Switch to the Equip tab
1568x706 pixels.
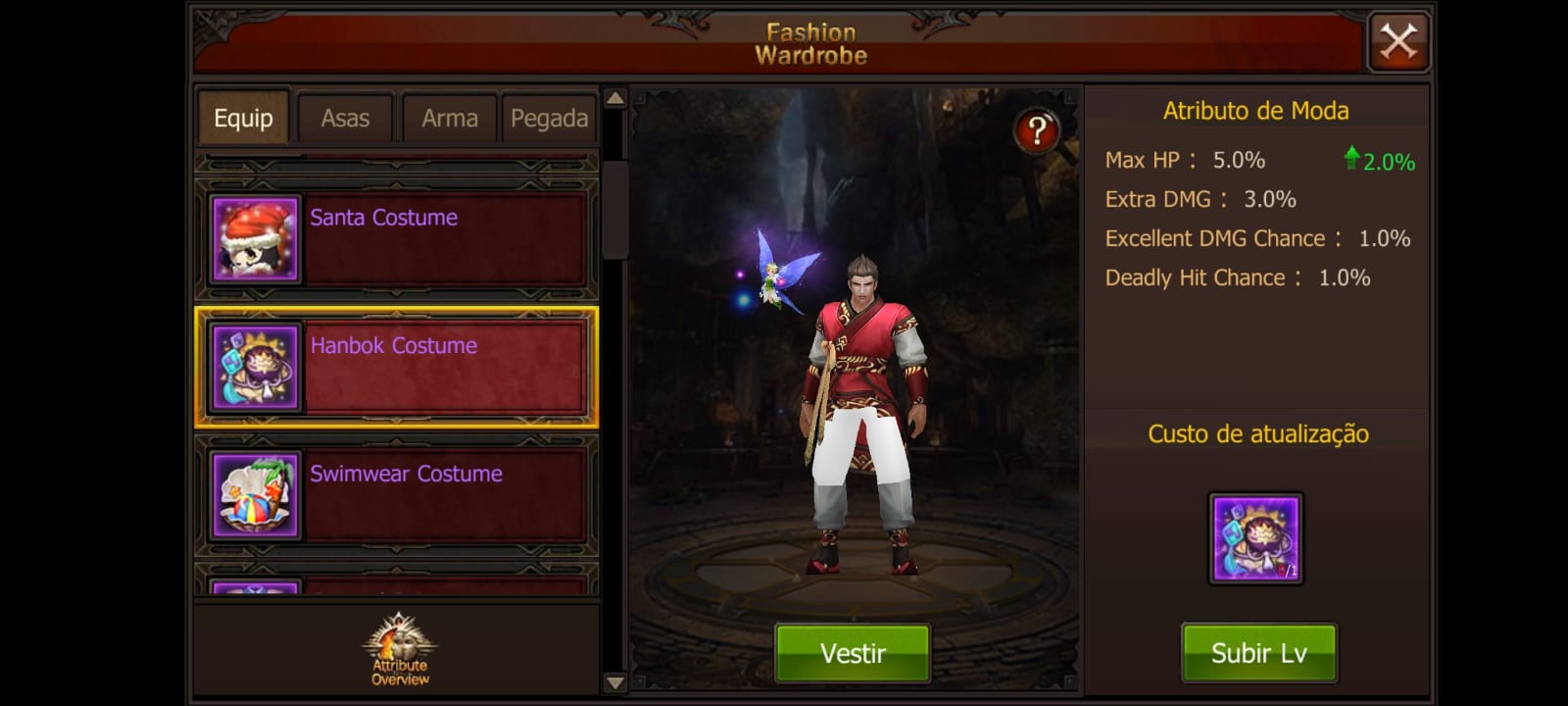pos(243,119)
